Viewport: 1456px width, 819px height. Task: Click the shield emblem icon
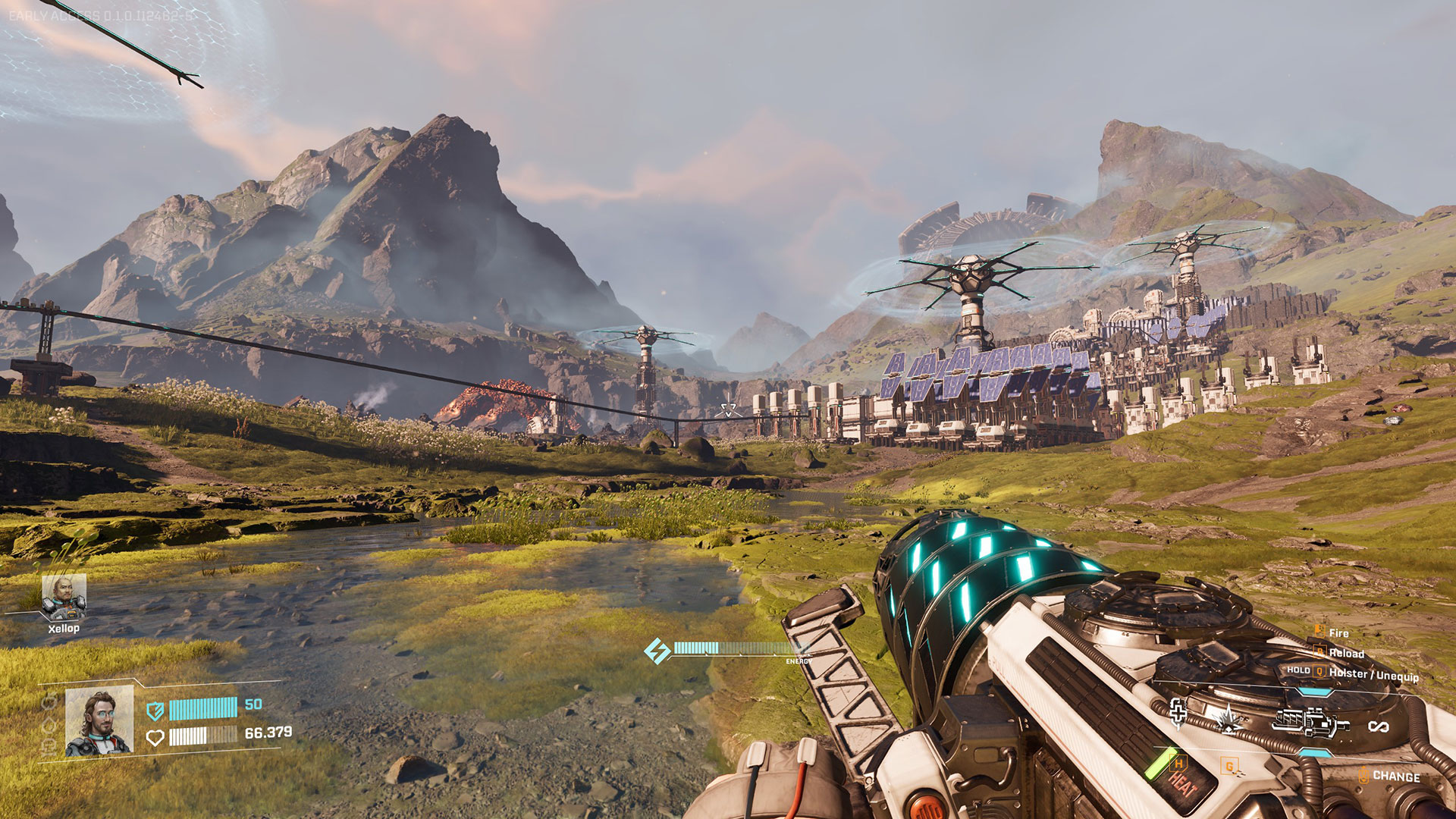(155, 711)
